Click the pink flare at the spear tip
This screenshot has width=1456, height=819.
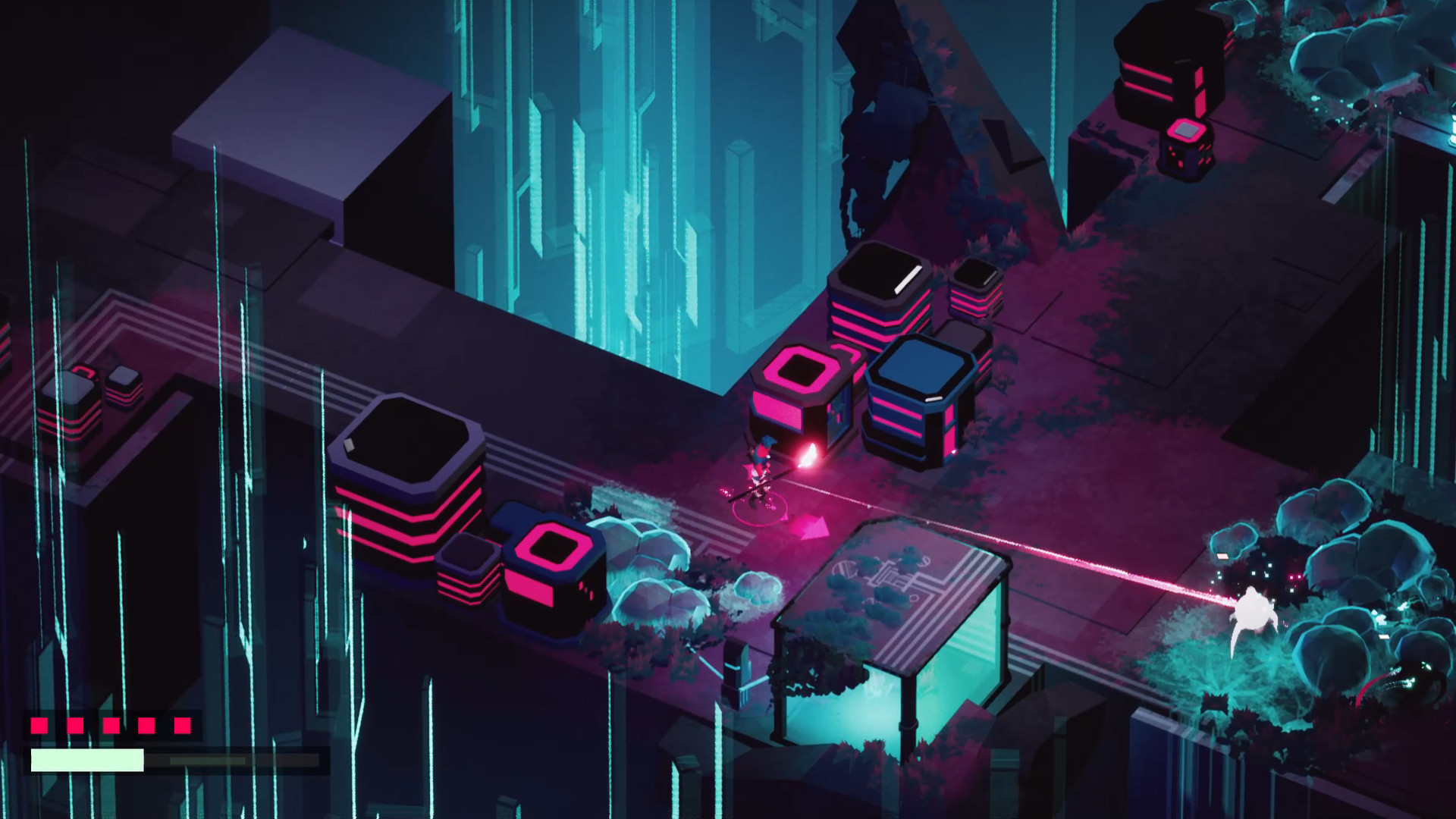click(808, 455)
